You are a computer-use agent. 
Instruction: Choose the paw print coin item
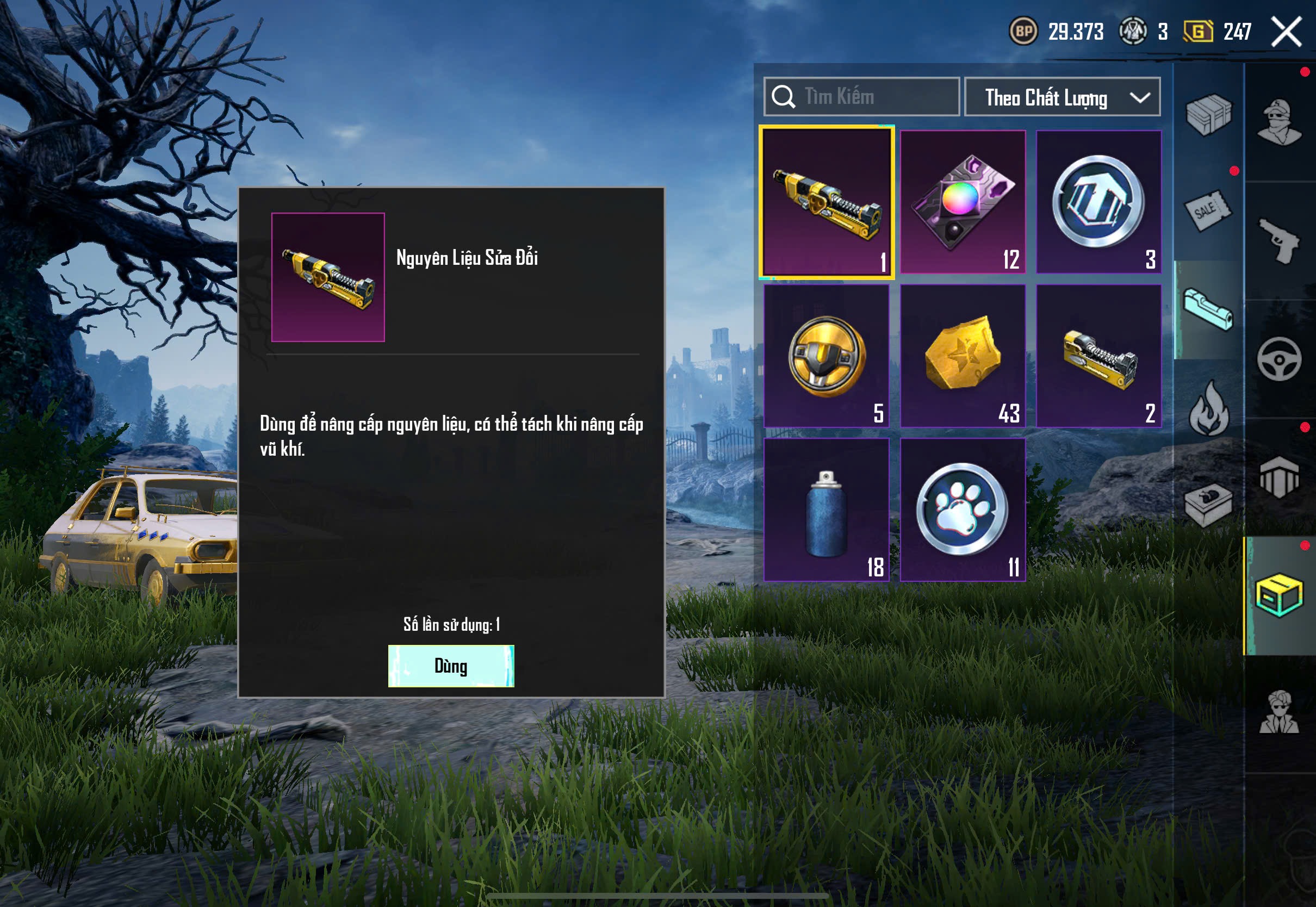click(x=963, y=510)
